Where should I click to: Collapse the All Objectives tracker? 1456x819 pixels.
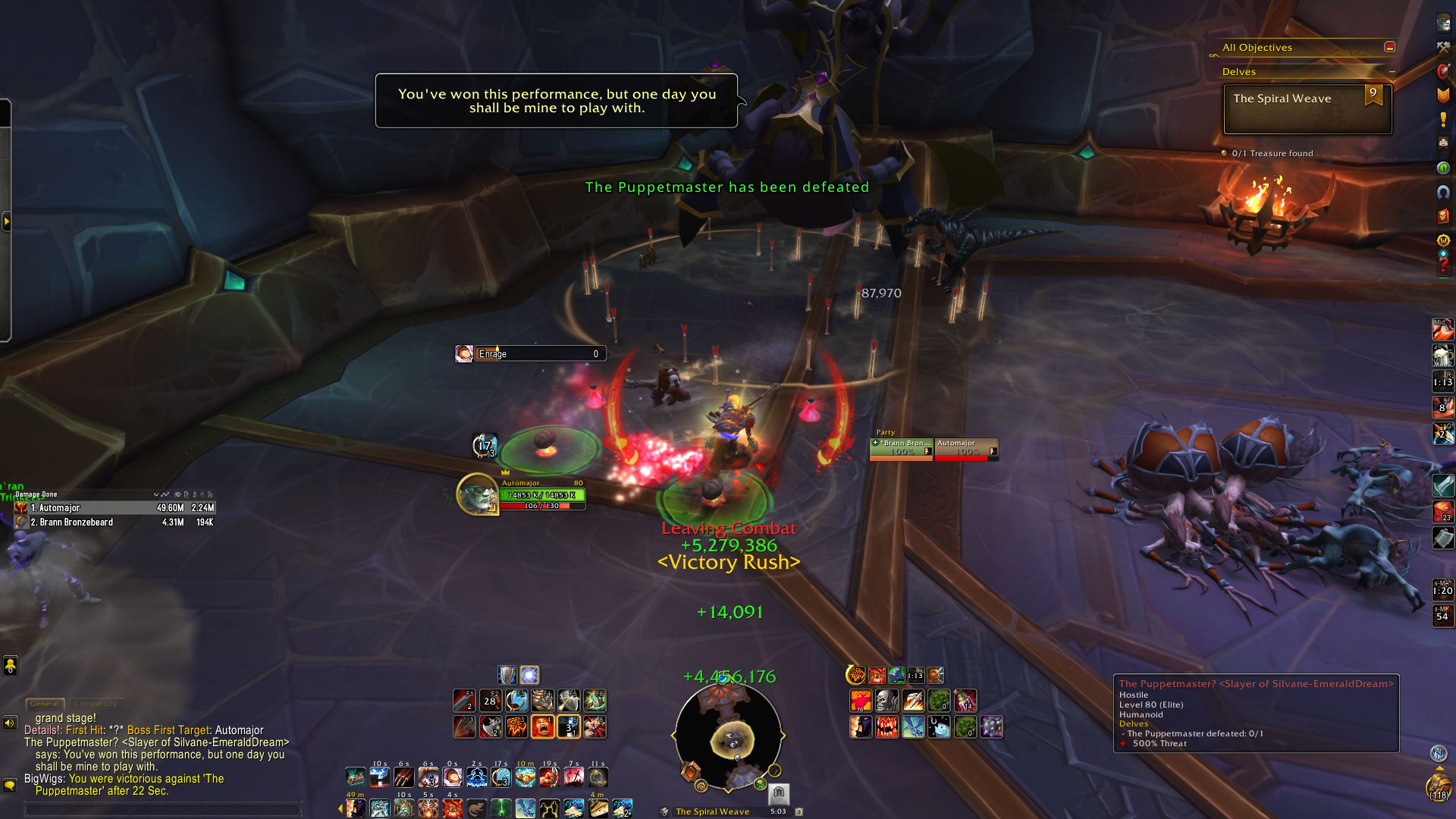click(1389, 47)
